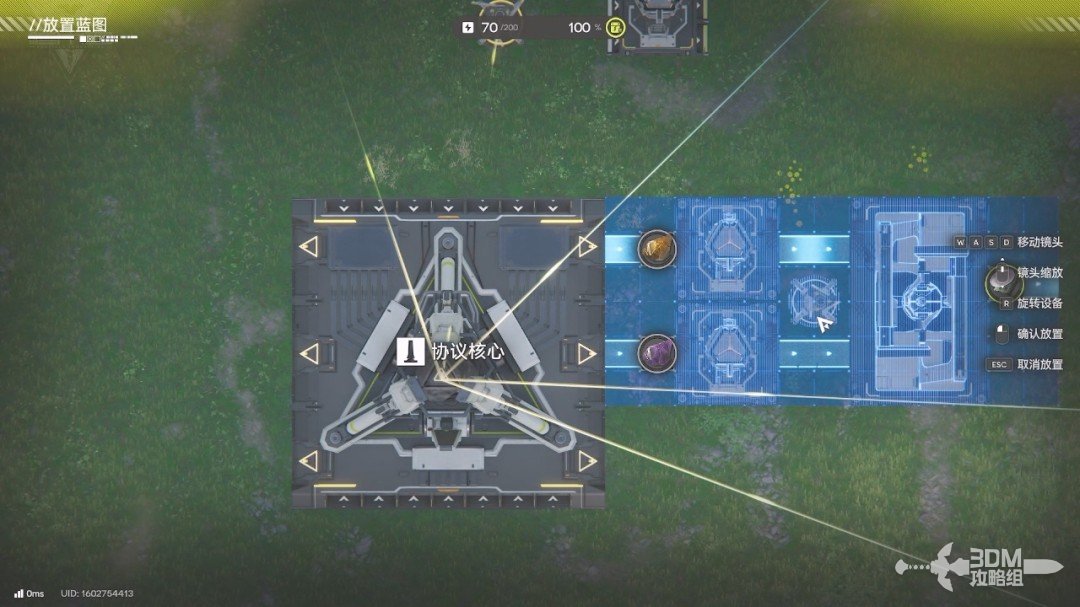Select the purple ore item icon
Screen dimensions: 1080x607
[x=657, y=352]
